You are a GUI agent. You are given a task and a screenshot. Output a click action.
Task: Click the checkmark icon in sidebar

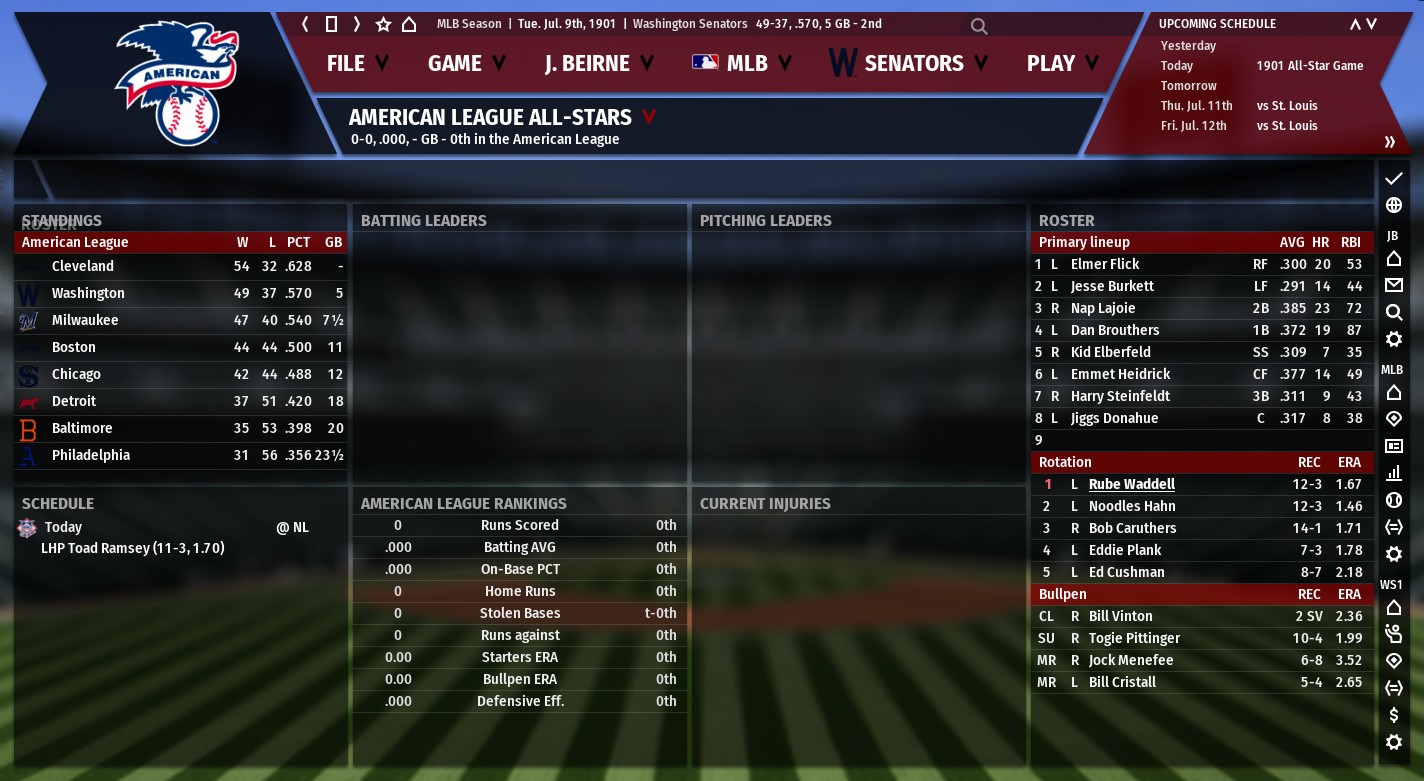click(x=1393, y=178)
